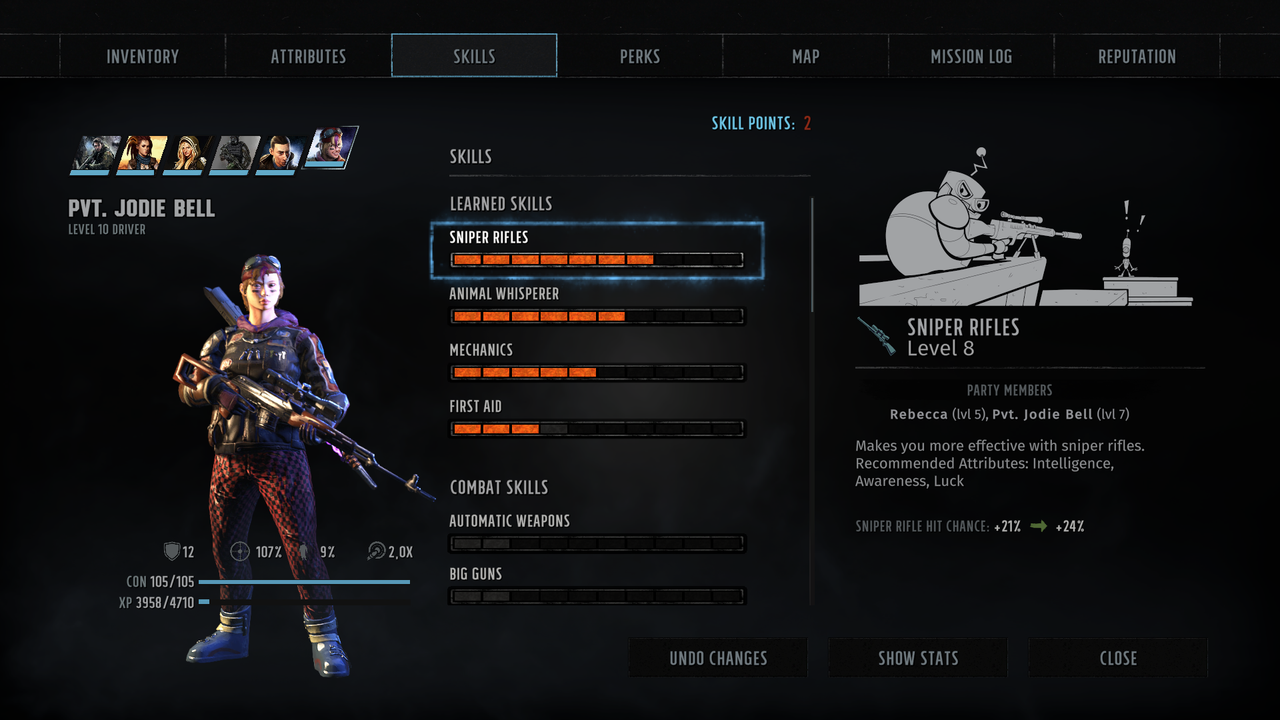The image size is (1280, 720).
Task: Pick the First Aid skill
Action: [x=597, y=419]
